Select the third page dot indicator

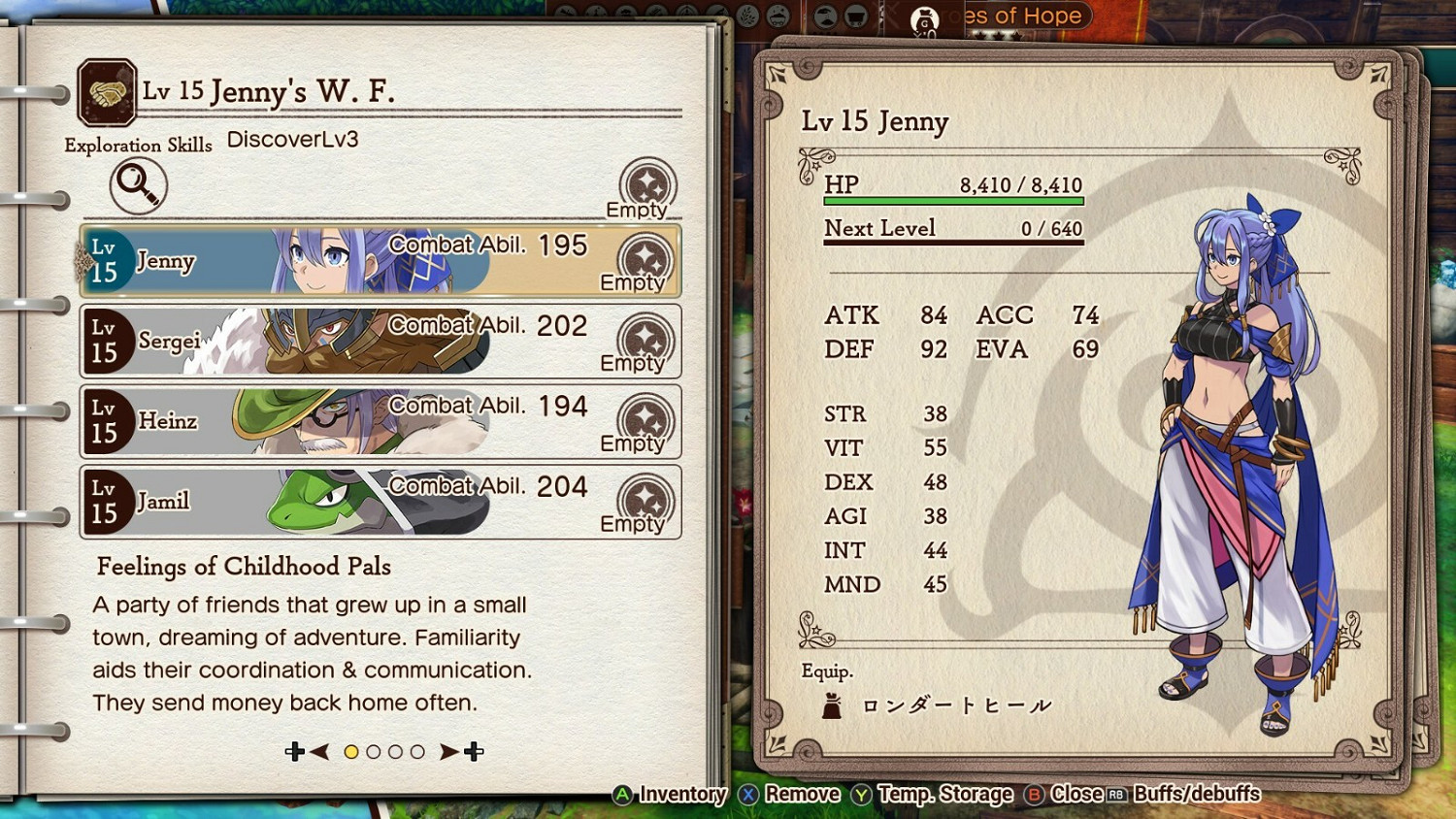pyautogui.click(x=395, y=750)
